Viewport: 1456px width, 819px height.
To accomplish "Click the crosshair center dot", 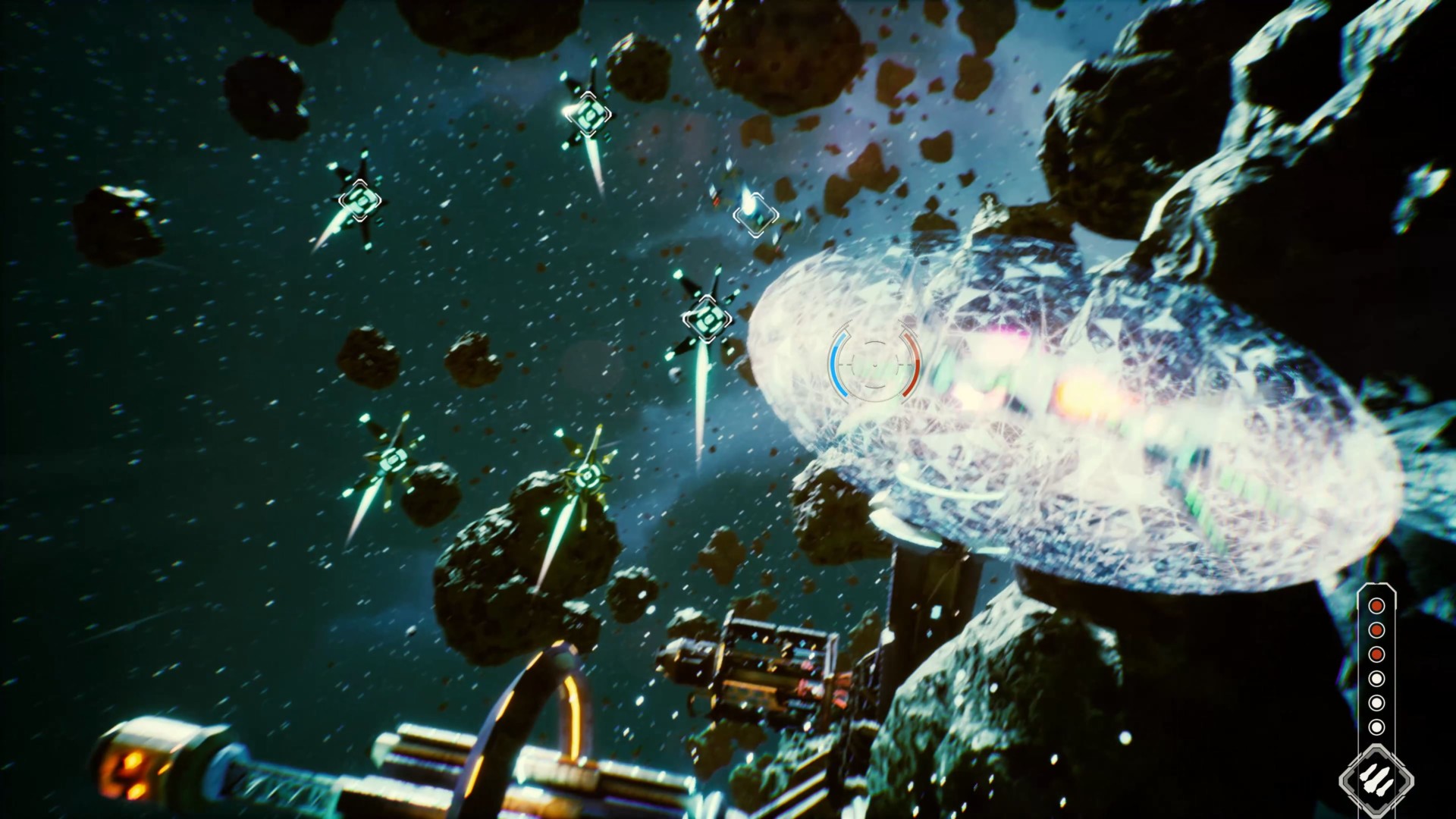I will click(874, 366).
